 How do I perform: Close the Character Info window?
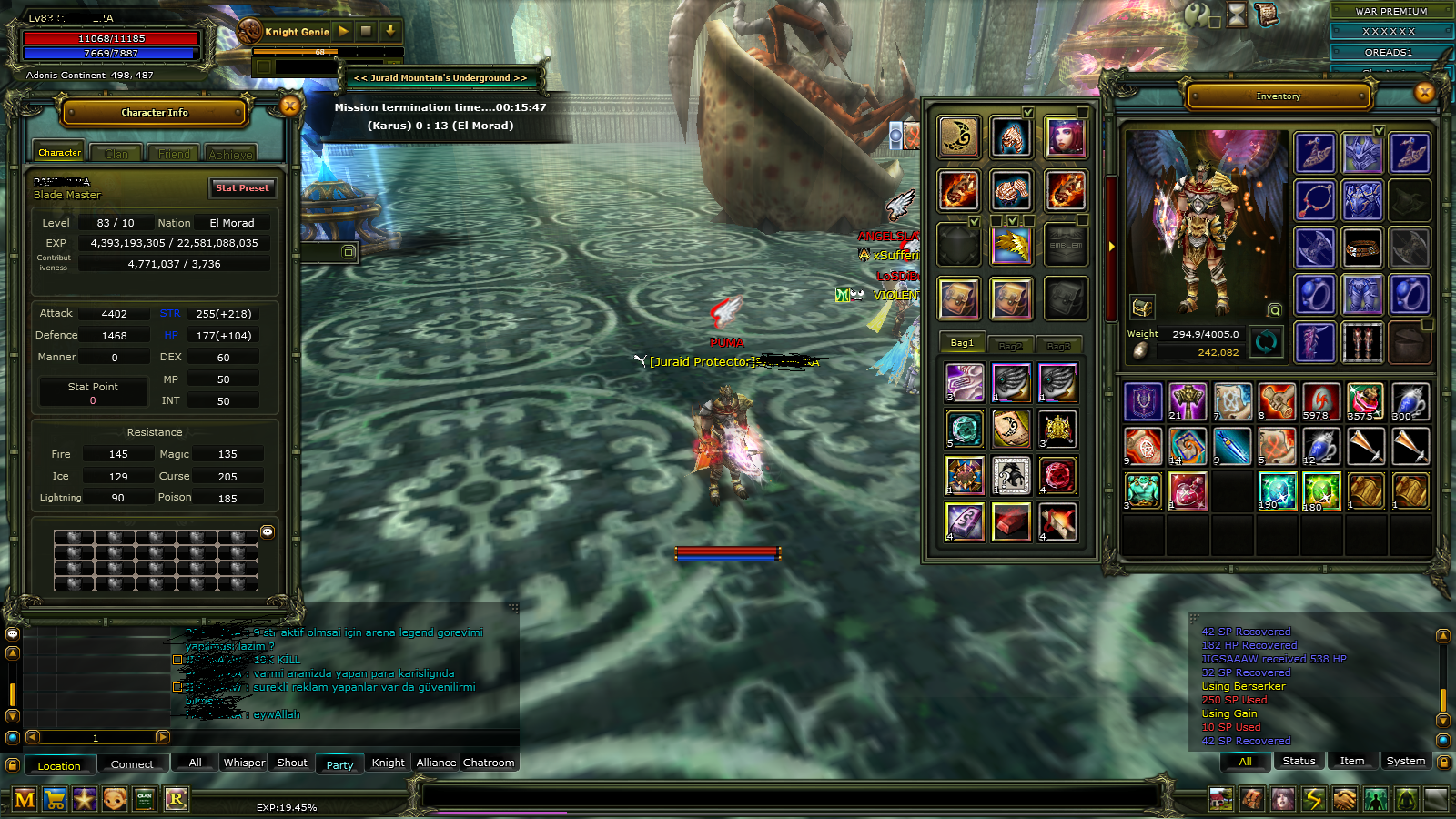point(289,106)
